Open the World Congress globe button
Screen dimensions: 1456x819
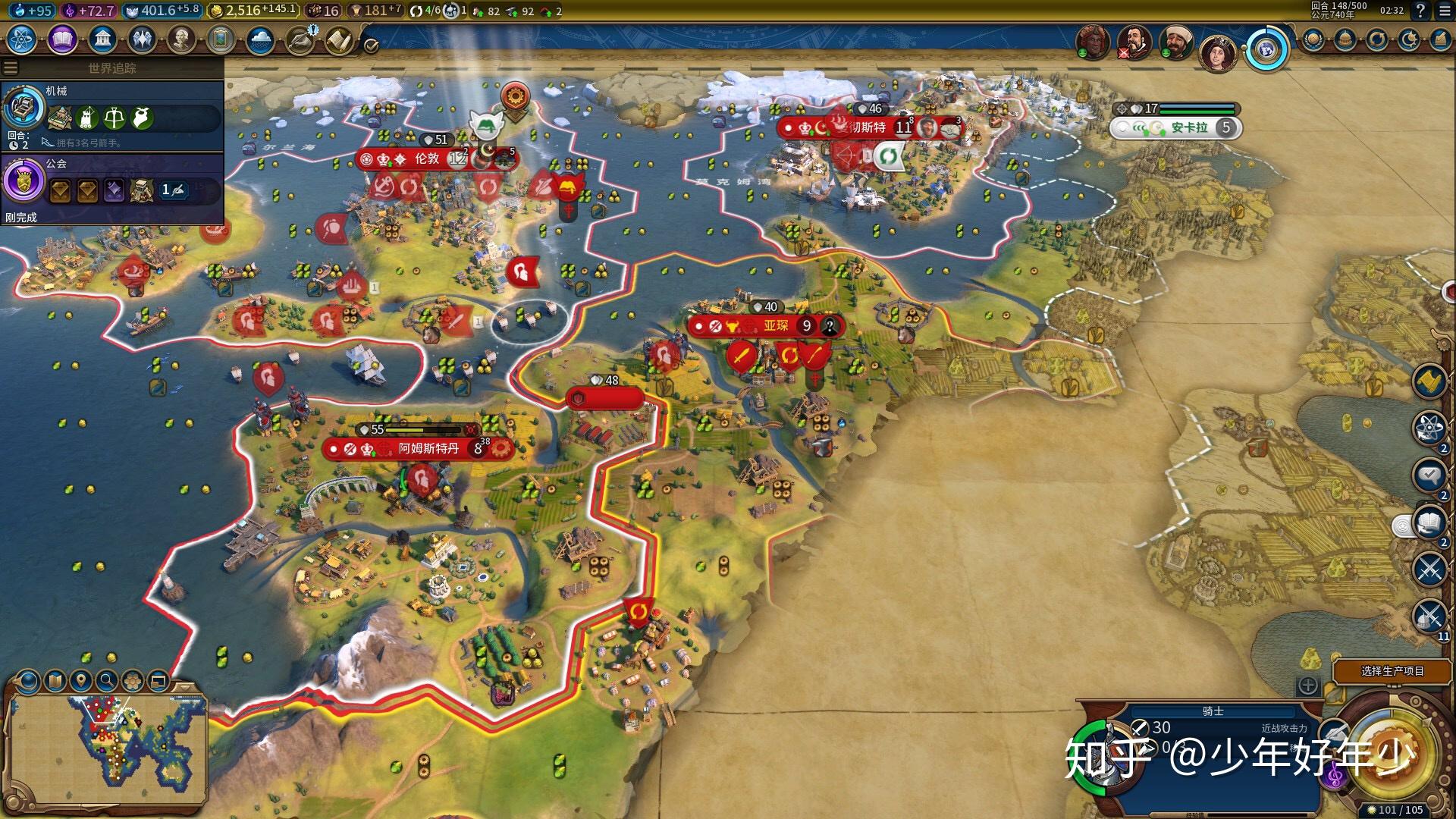tap(1265, 50)
